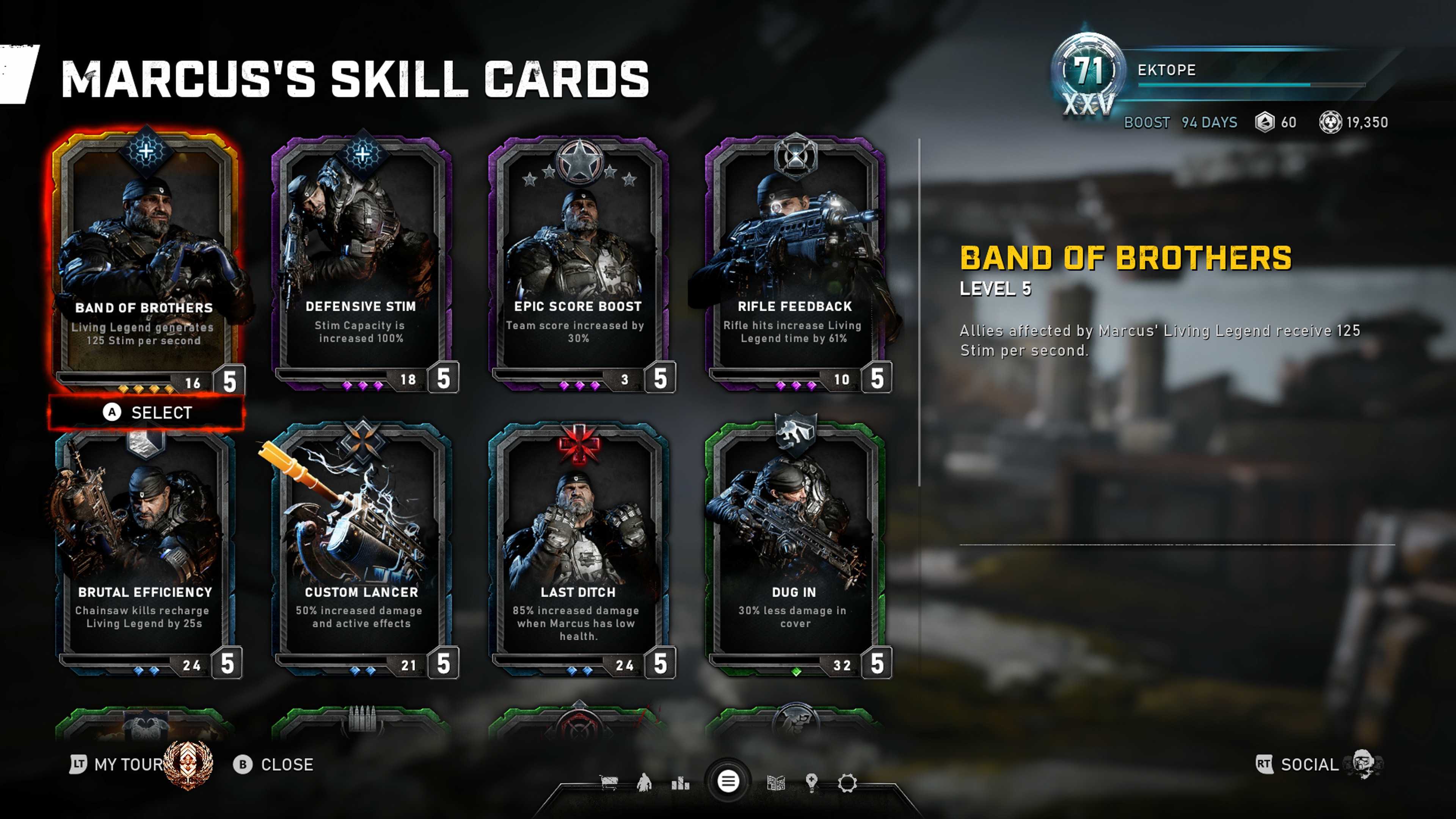Select the Rifle Feedback skill card
Screen dimensions: 1456x819
pyautogui.click(x=795, y=260)
